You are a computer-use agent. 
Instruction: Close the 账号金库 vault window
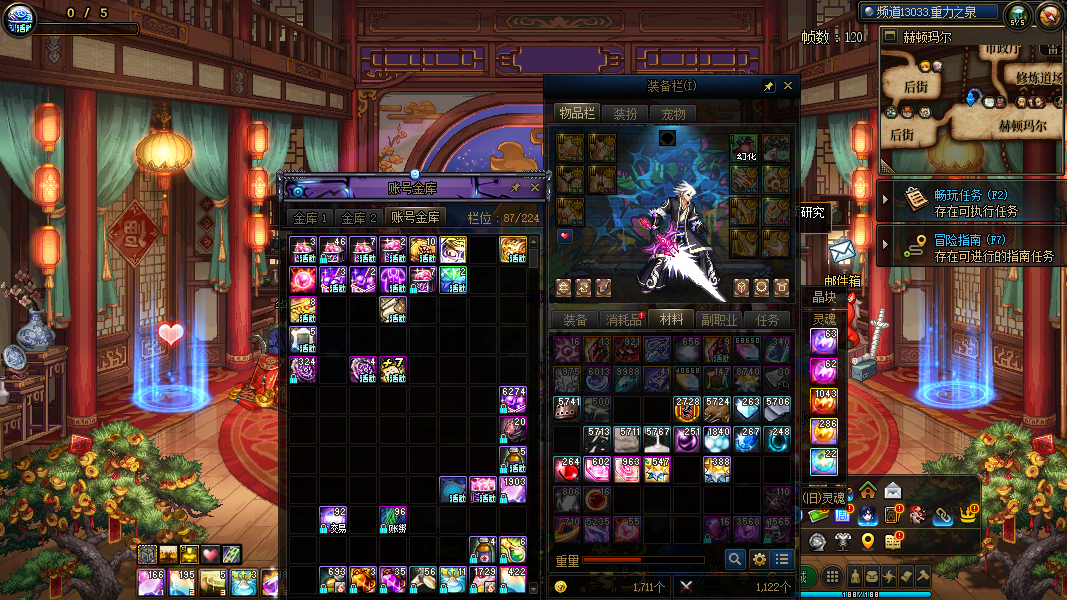pos(535,187)
